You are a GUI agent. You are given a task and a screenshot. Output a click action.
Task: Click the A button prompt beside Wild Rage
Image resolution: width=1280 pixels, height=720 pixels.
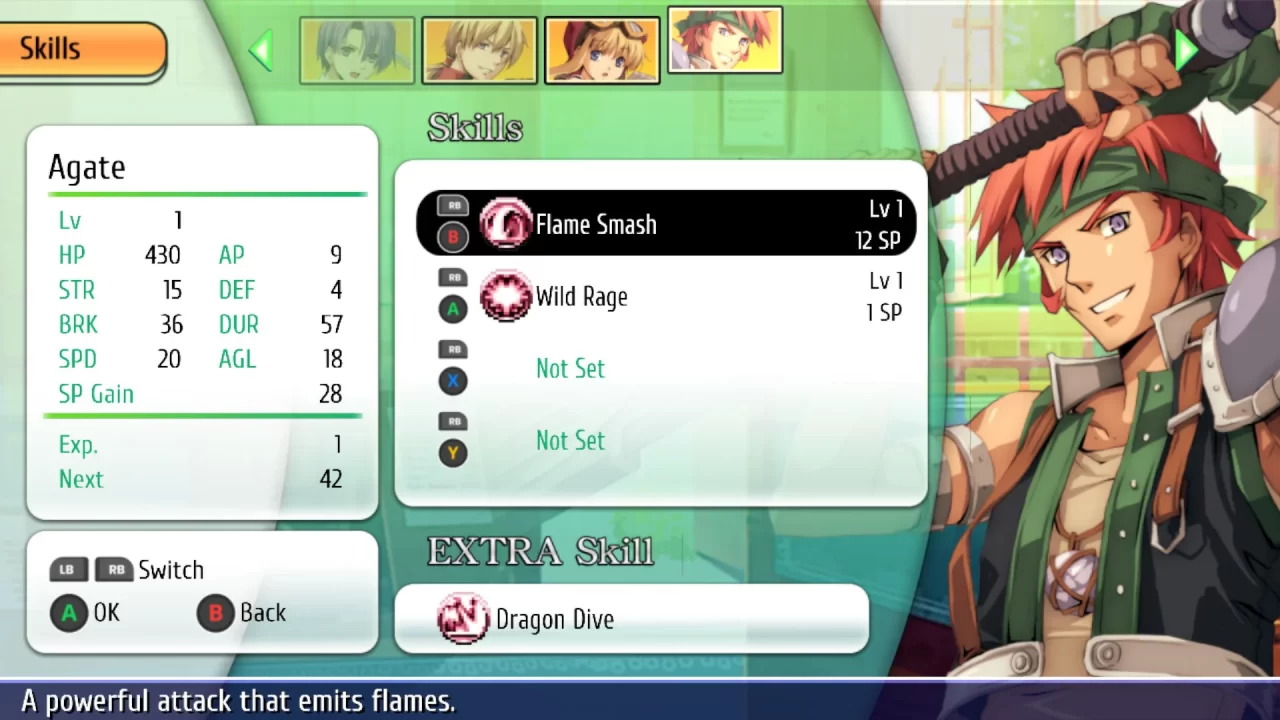pos(453,309)
